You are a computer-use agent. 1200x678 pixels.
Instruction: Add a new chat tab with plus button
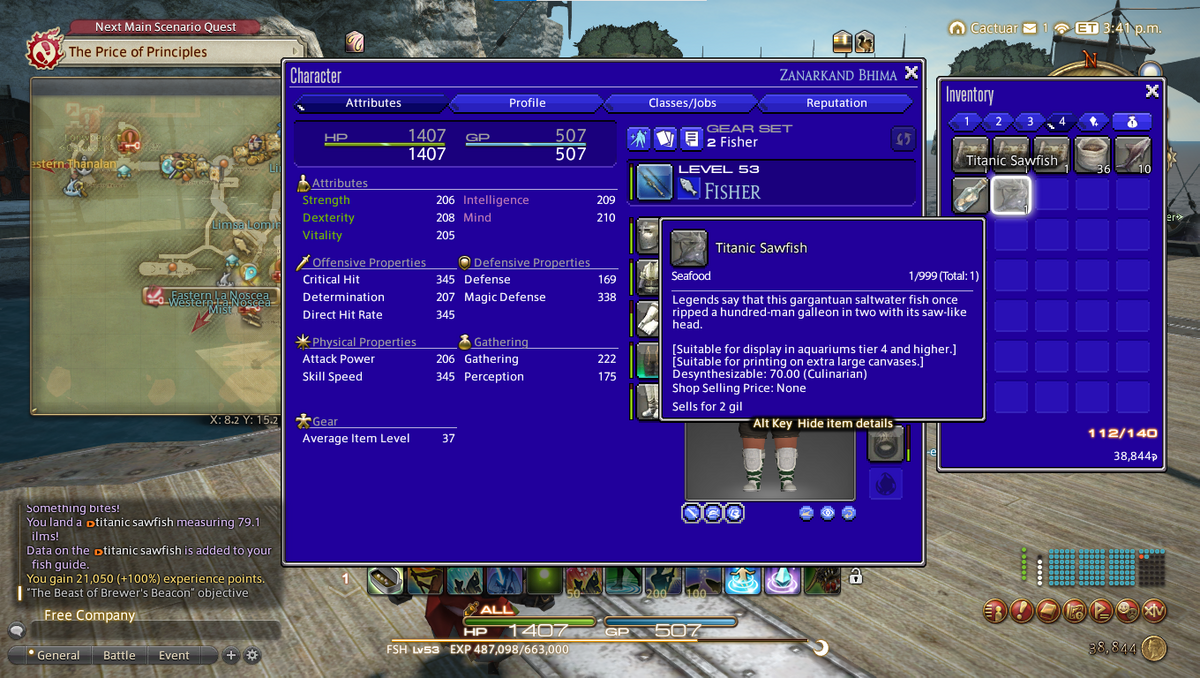pos(231,656)
